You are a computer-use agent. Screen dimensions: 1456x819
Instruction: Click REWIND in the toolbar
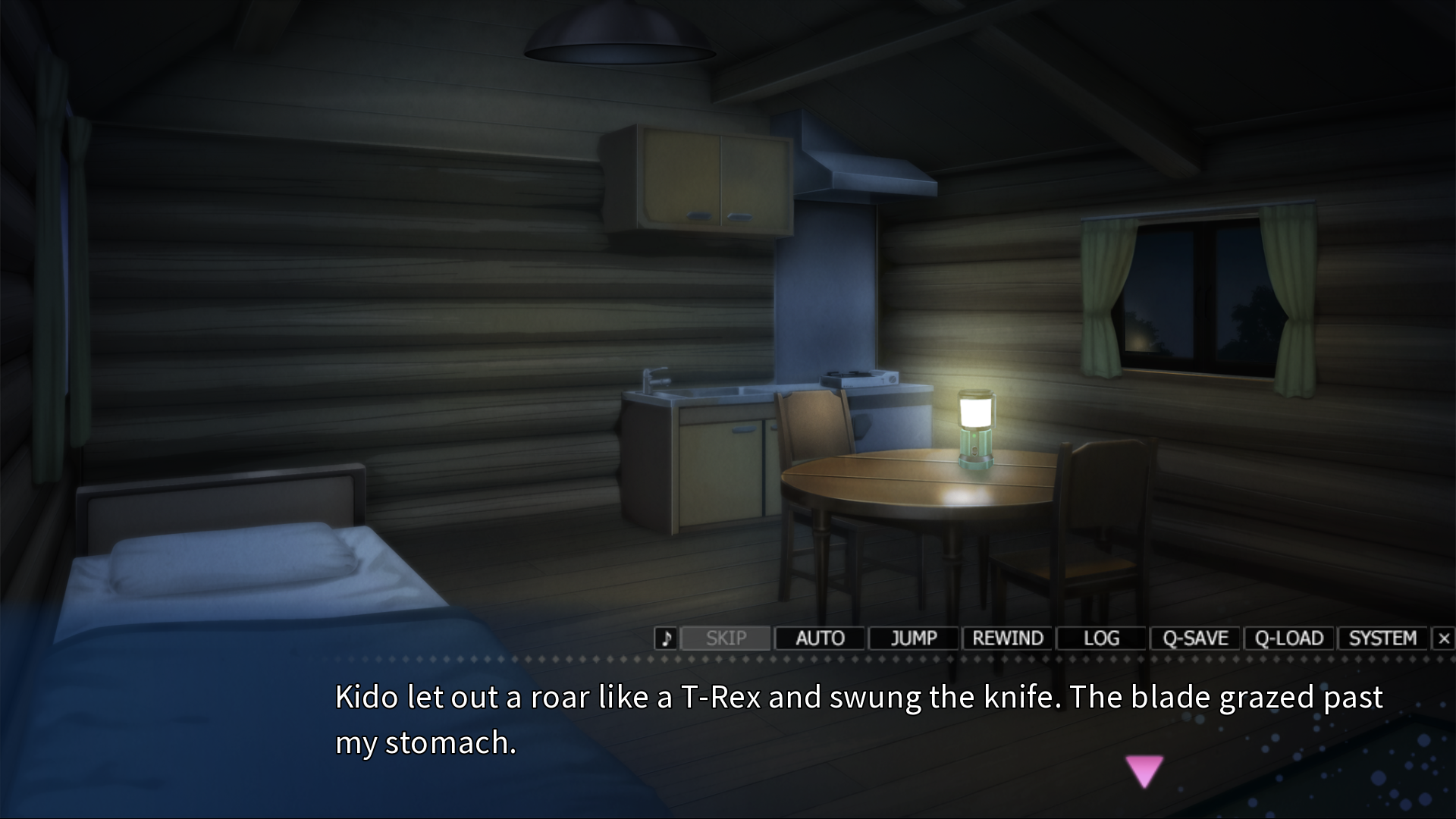pyautogui.click(x=1008, y=639)
